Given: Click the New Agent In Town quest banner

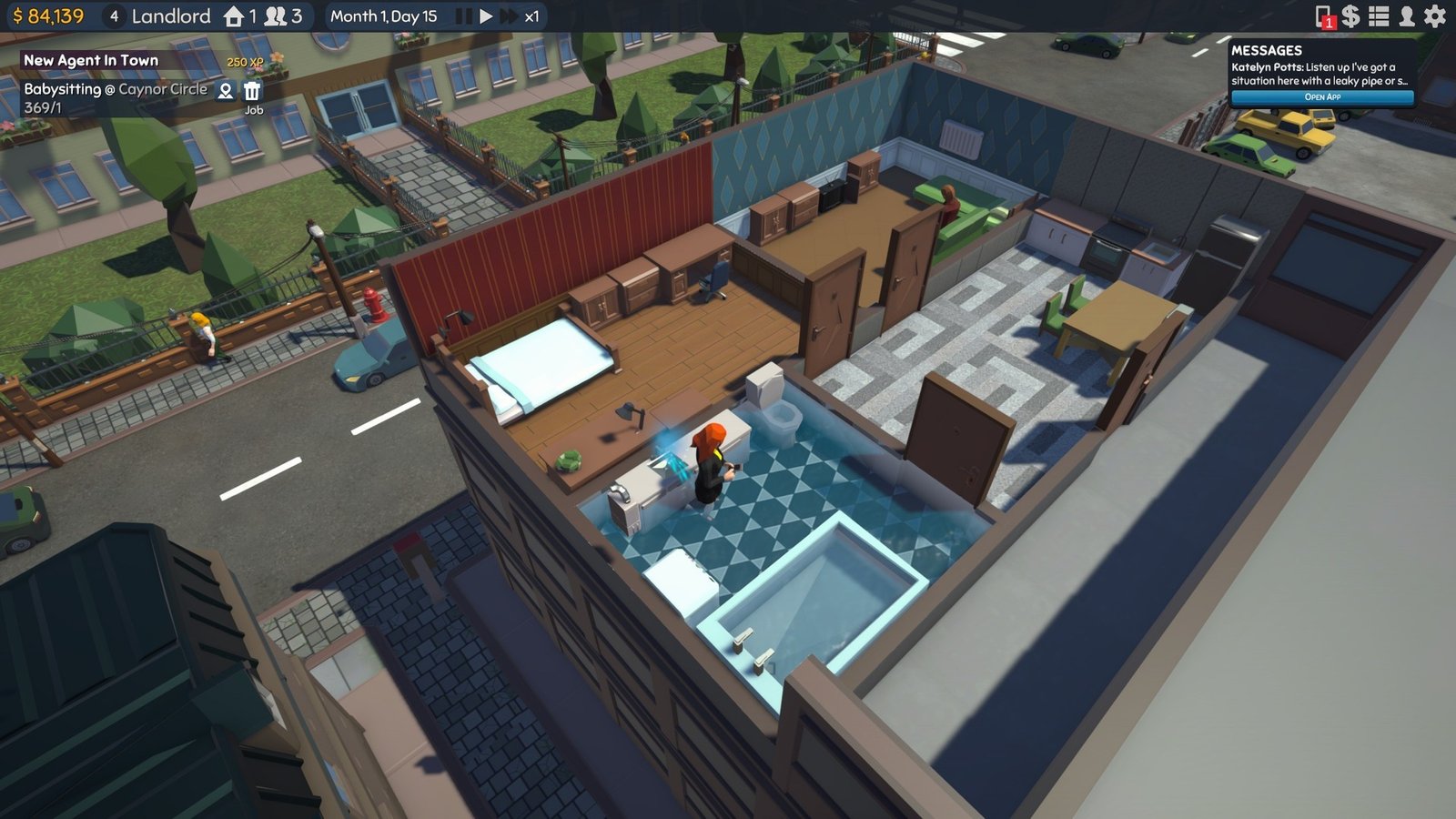Looking at the screenshot, I should [91, 58].
